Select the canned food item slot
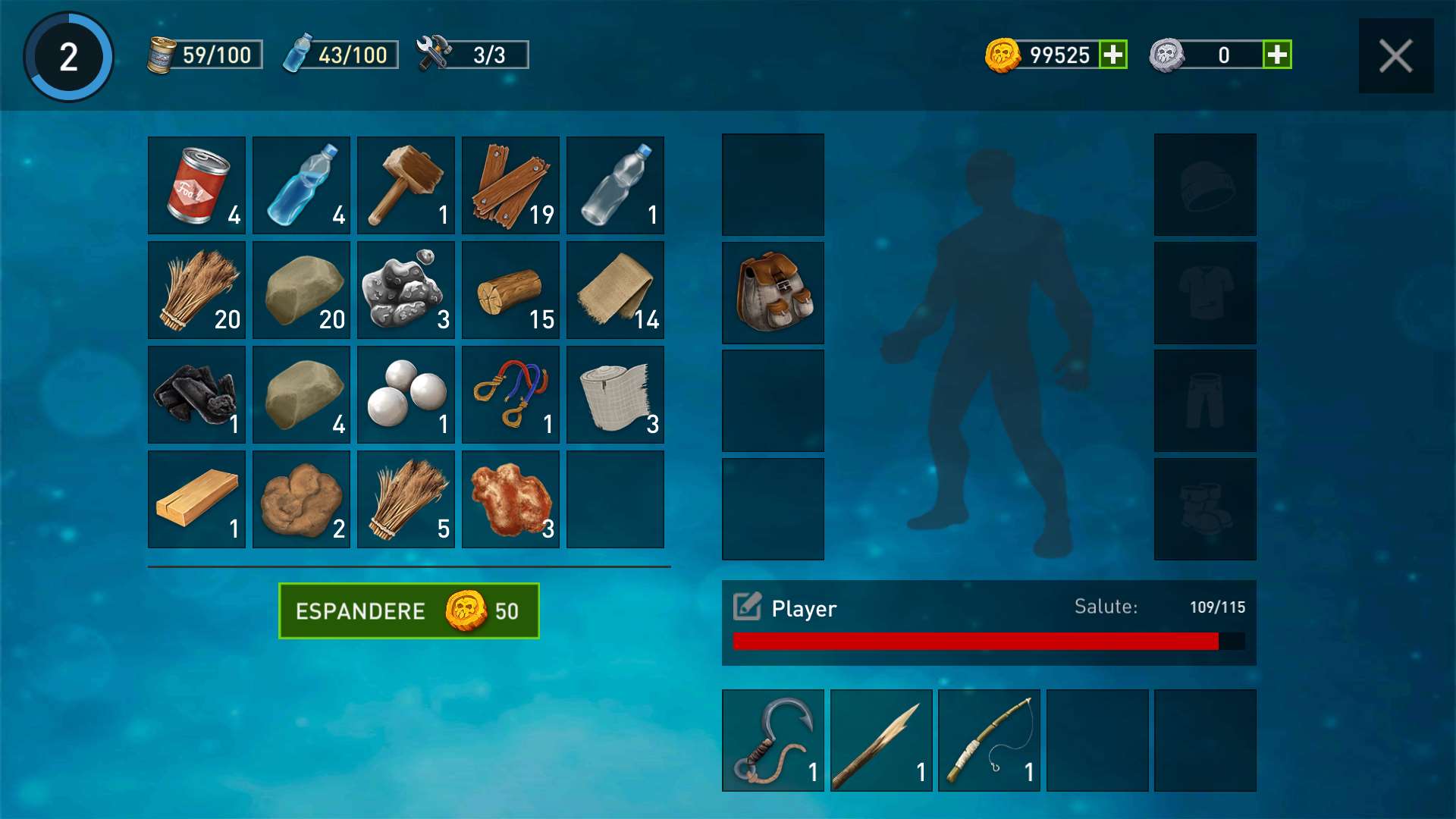This screenshot has width=1456, height=819. (x=196, y=185)
